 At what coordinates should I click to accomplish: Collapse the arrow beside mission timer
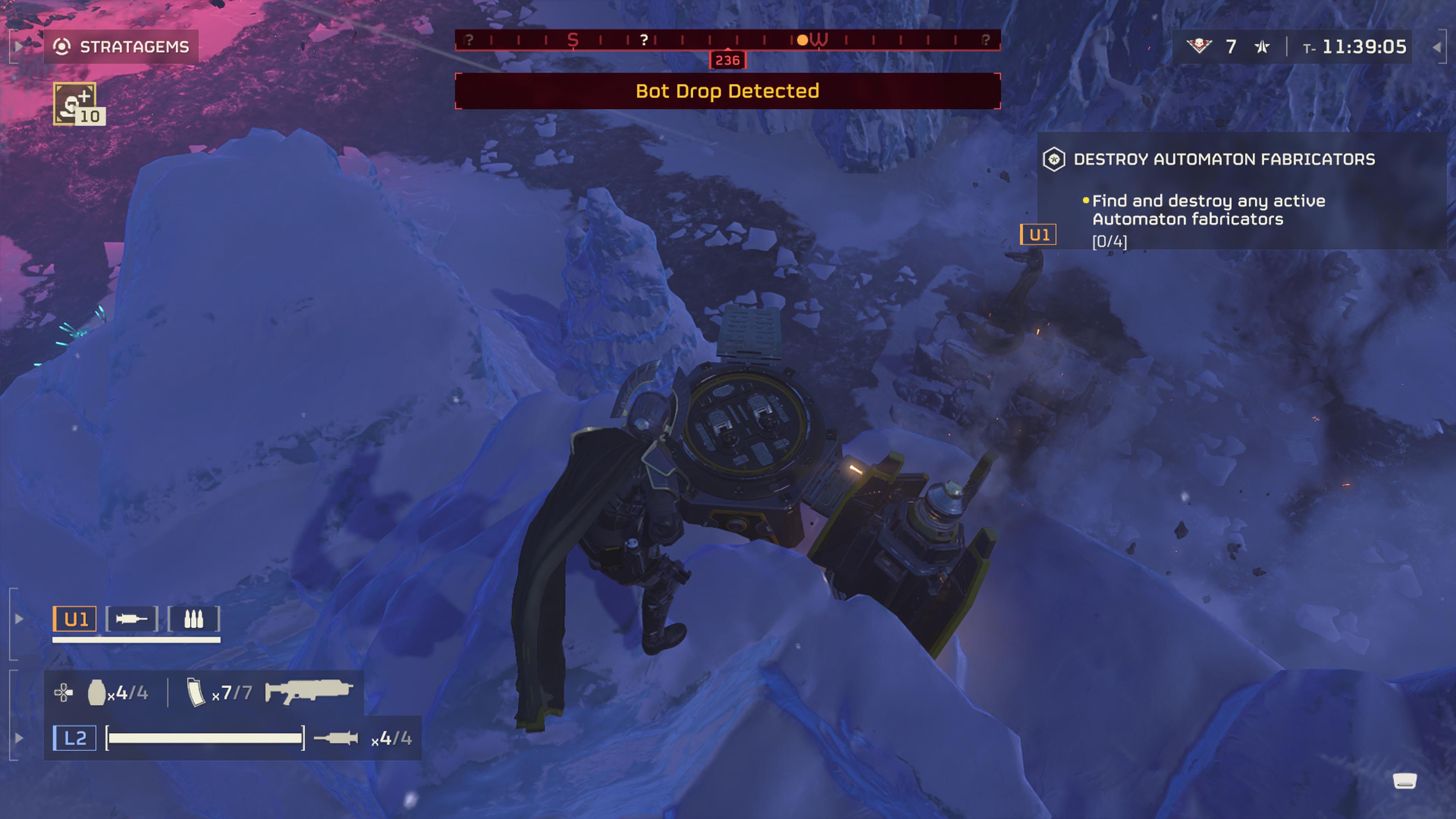tap(1437, 47)
